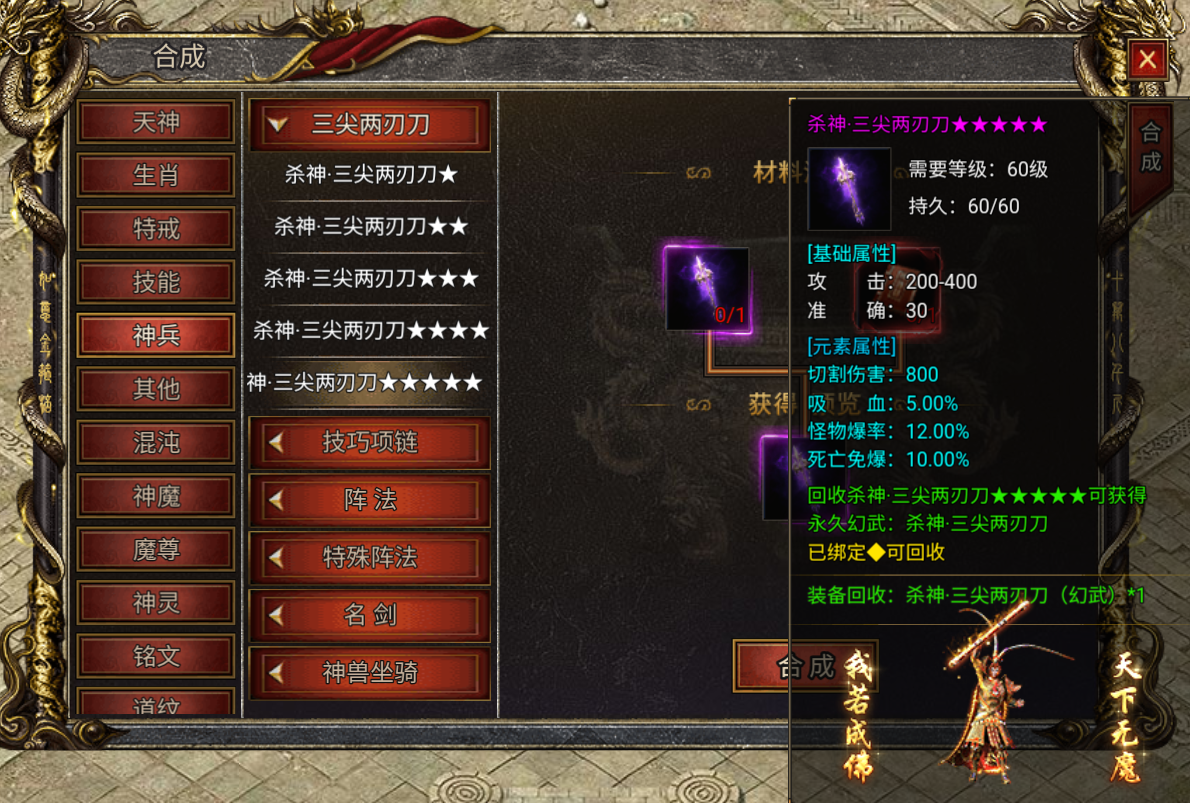1190x803 pixels.
Task: Click the material weapon slot showing 0/1
Action: [x=707, y=289]
